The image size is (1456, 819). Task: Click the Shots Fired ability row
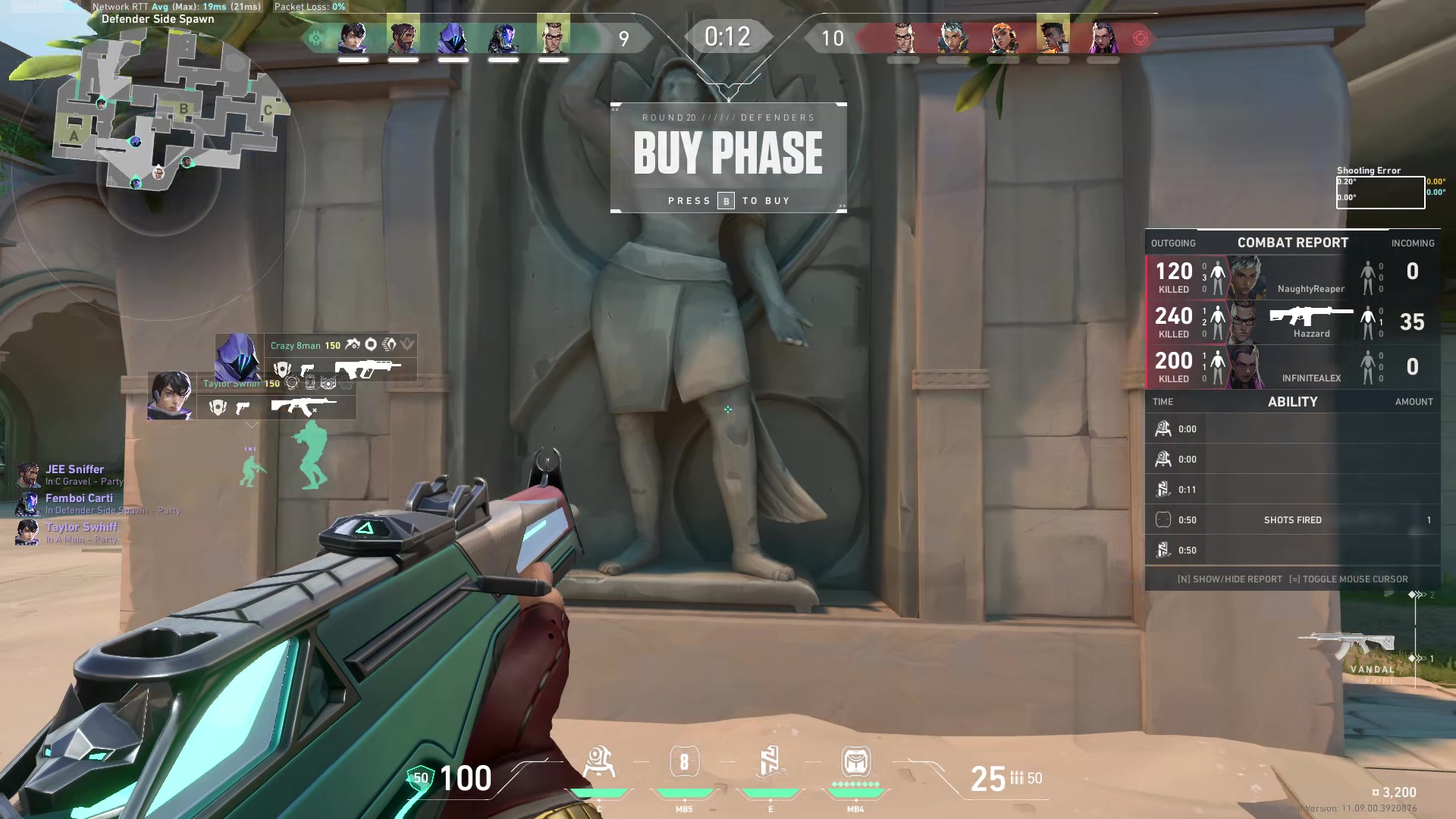coord(1292,520)
